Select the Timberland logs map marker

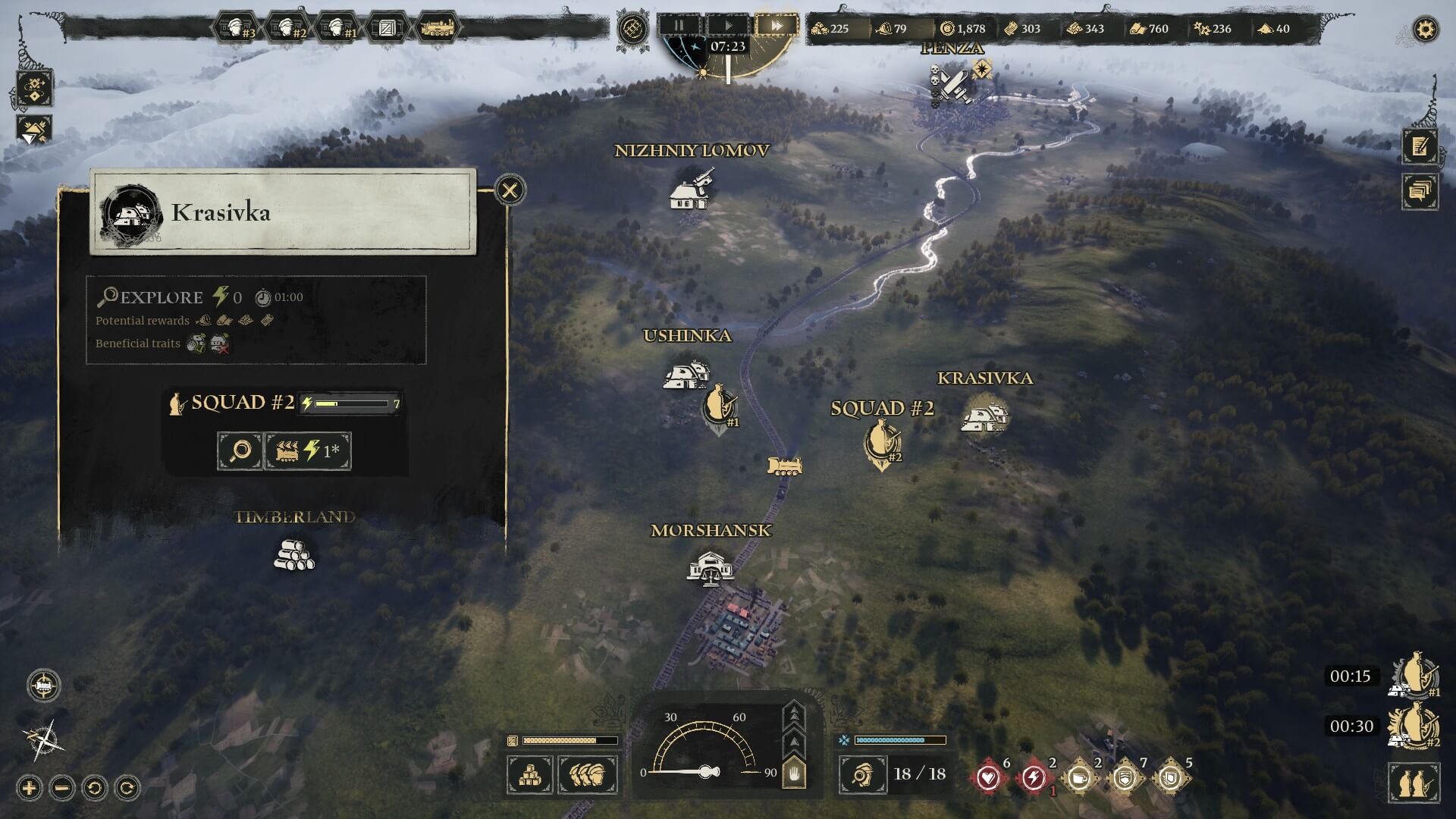click(x=294, y=554)
